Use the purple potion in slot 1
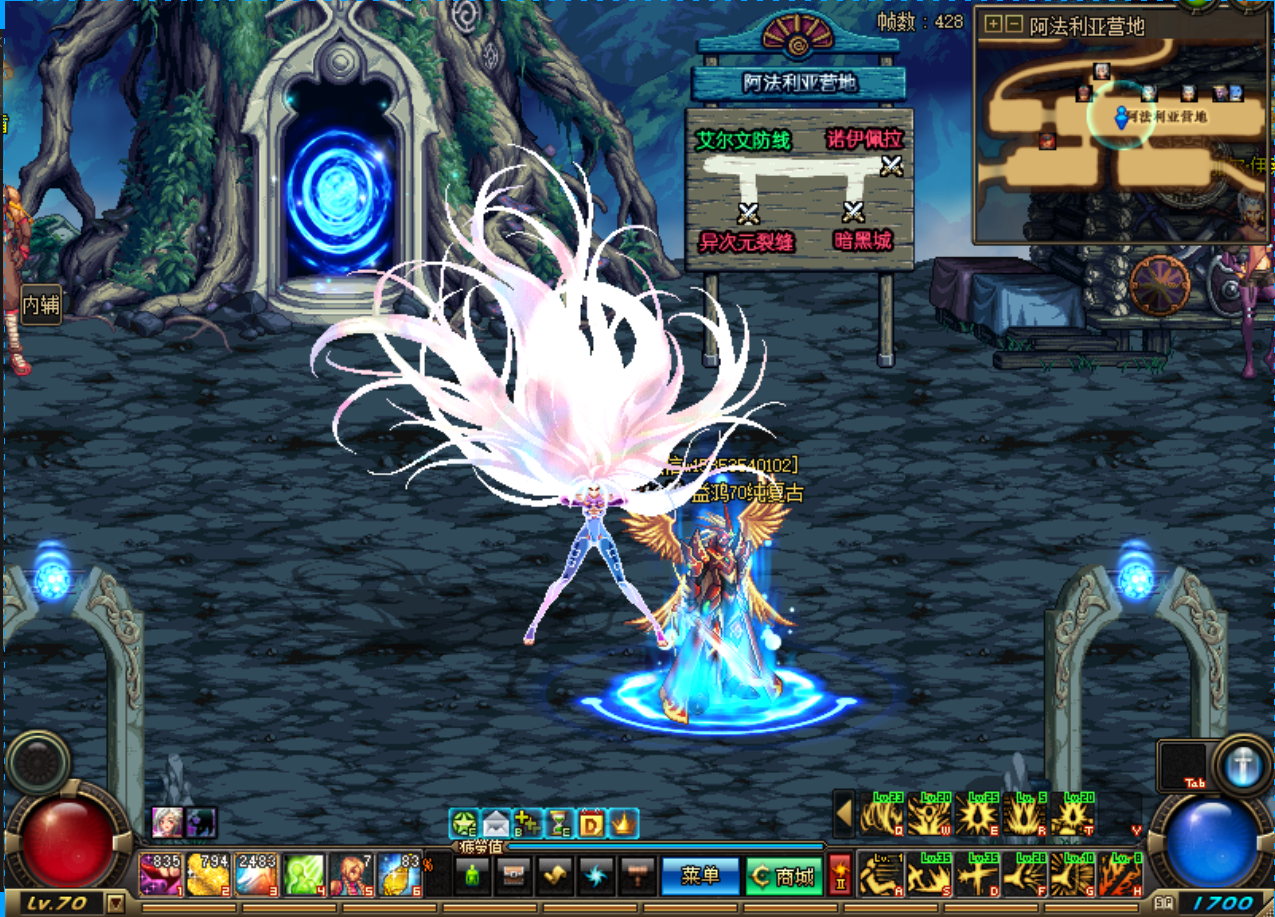This screenshot has width=1275, height=917. pos(161,873)
